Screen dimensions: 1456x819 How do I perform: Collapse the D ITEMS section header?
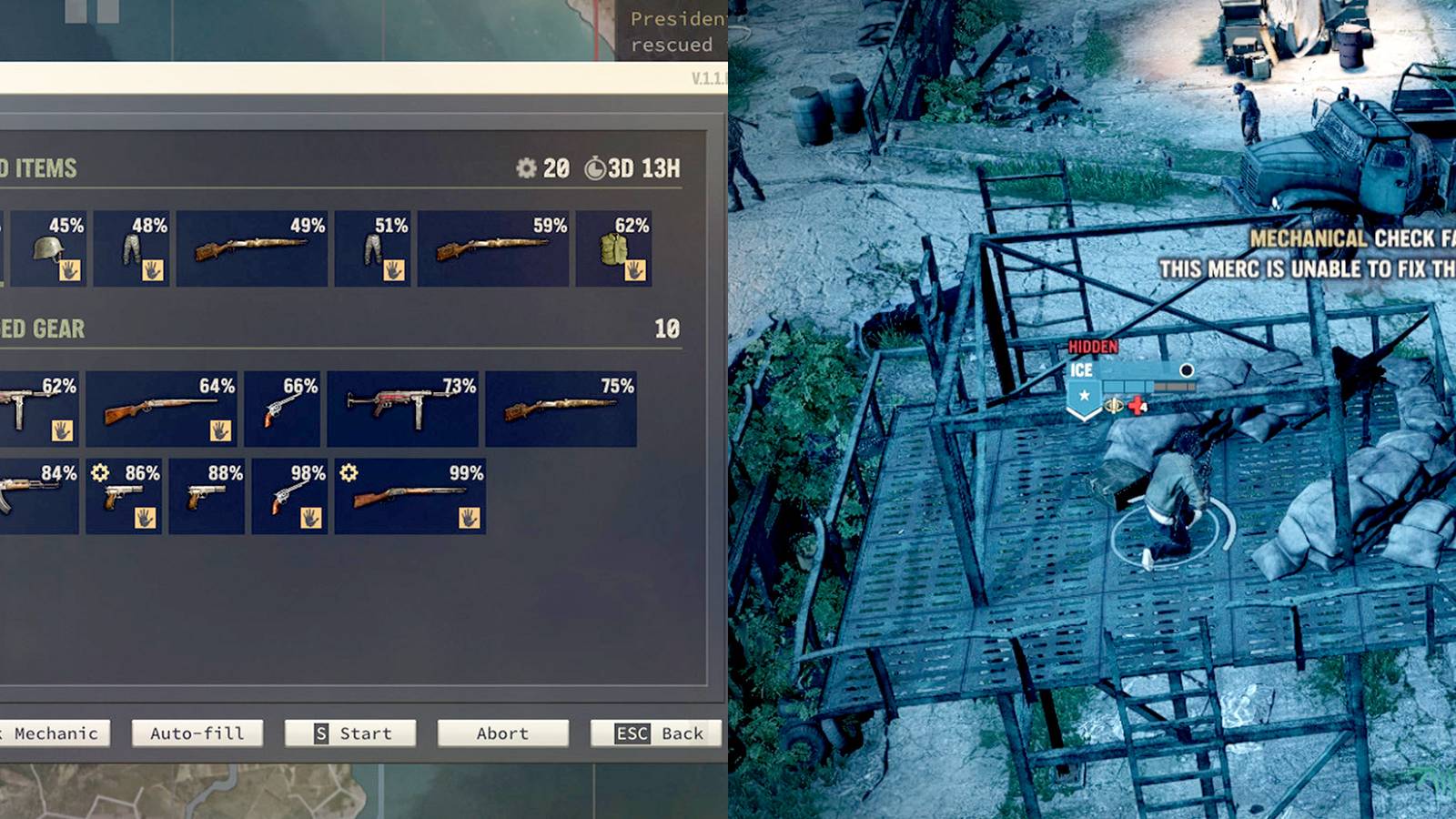click(x=41, y=168)
